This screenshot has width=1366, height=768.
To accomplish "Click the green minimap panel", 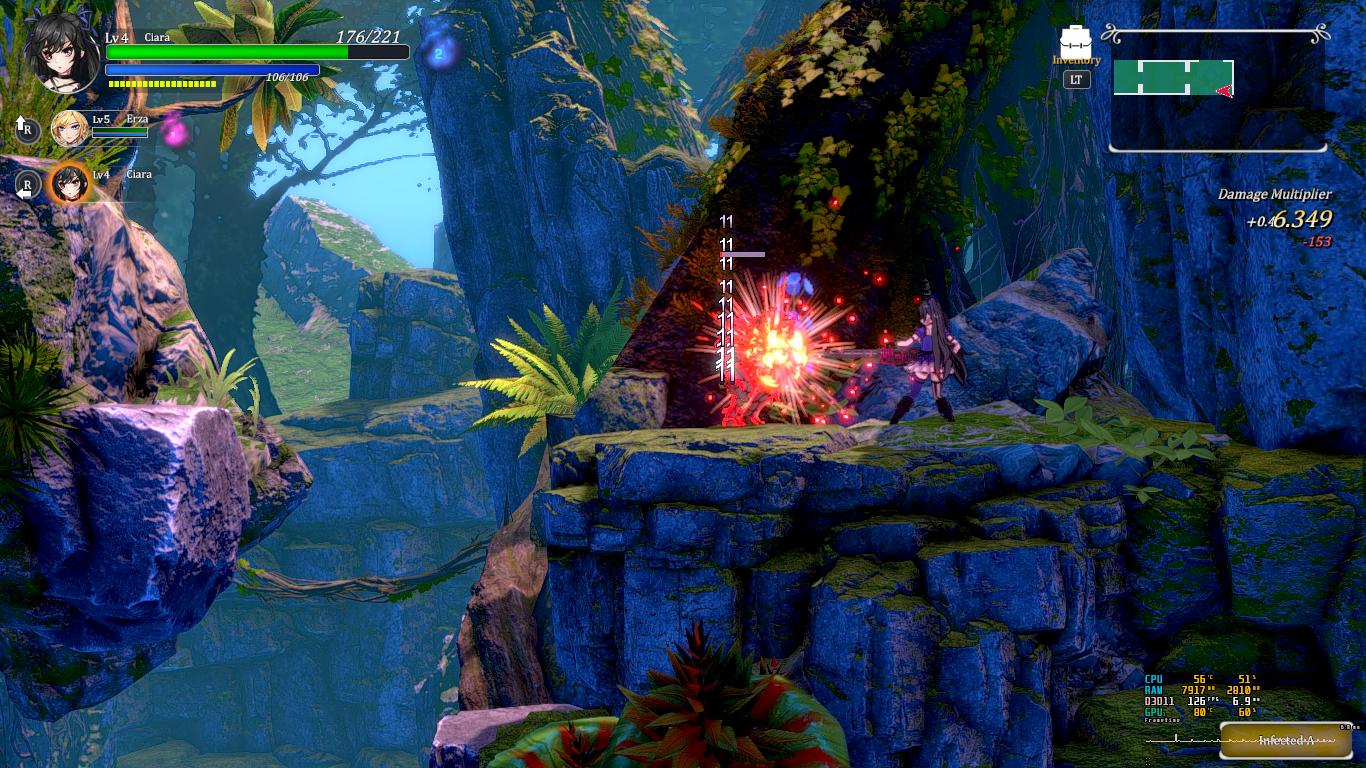I will pyautogui.click(x=1173, y=78).
